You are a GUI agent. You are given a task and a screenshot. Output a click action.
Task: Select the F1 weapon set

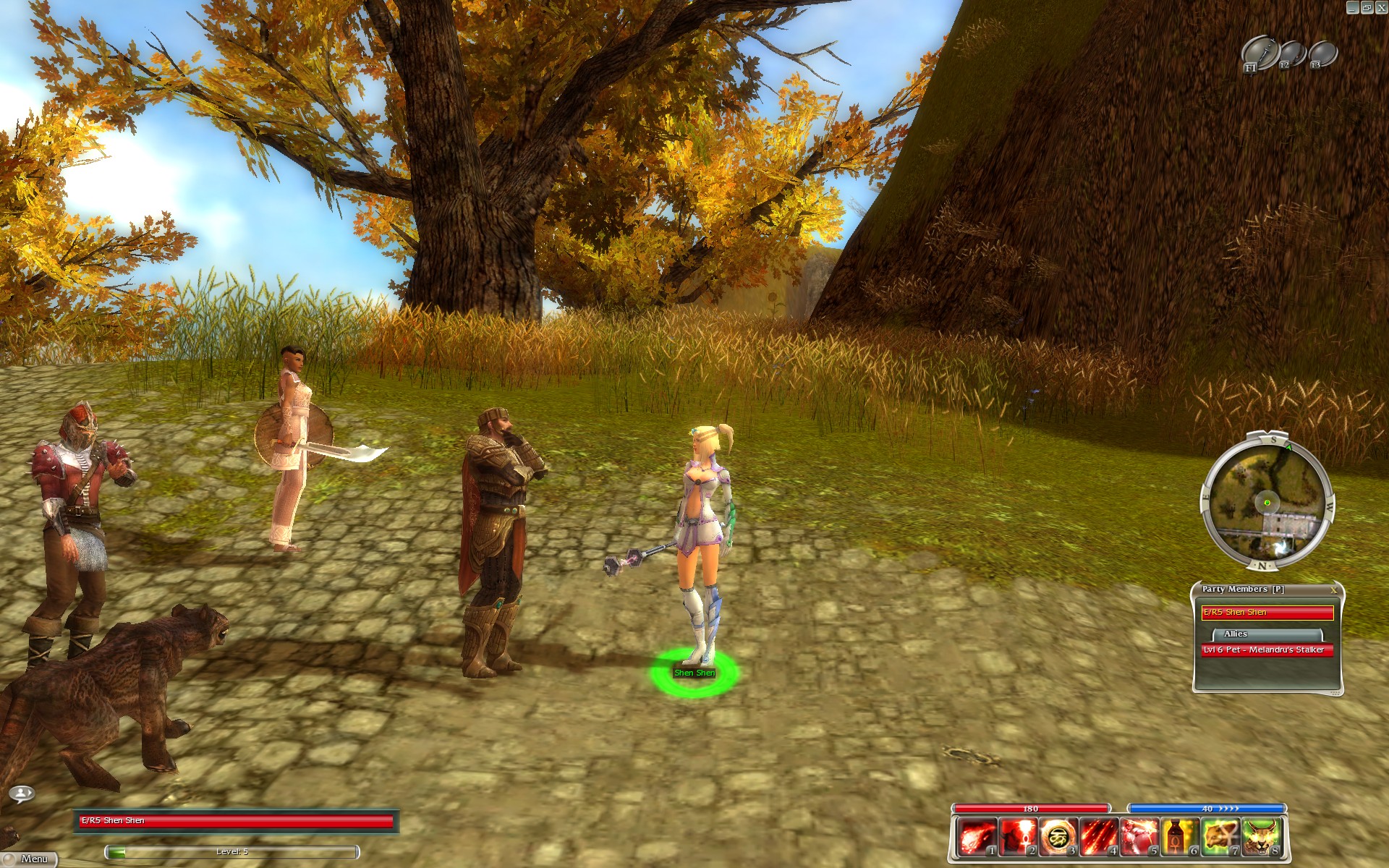1259,54
